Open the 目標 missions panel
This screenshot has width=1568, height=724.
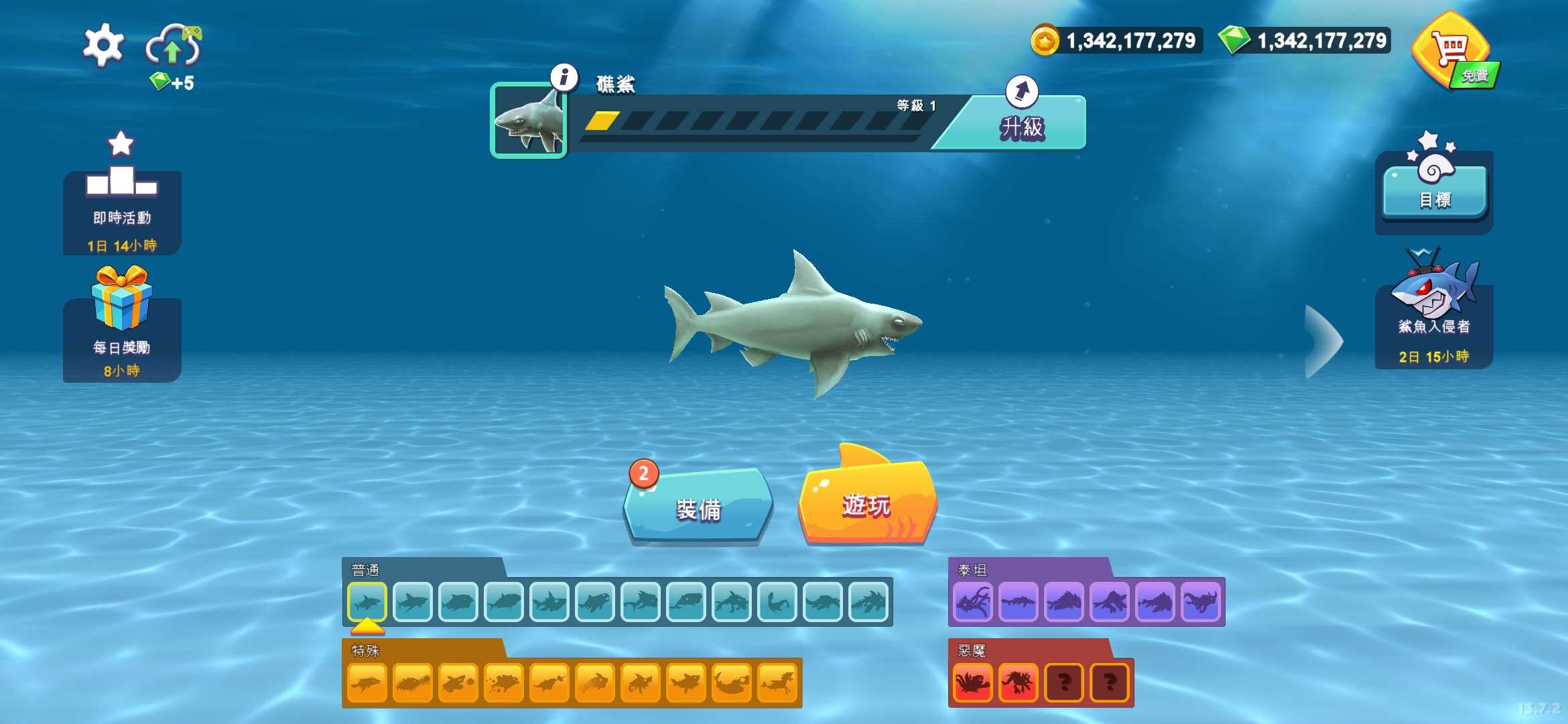(1435, 192)
